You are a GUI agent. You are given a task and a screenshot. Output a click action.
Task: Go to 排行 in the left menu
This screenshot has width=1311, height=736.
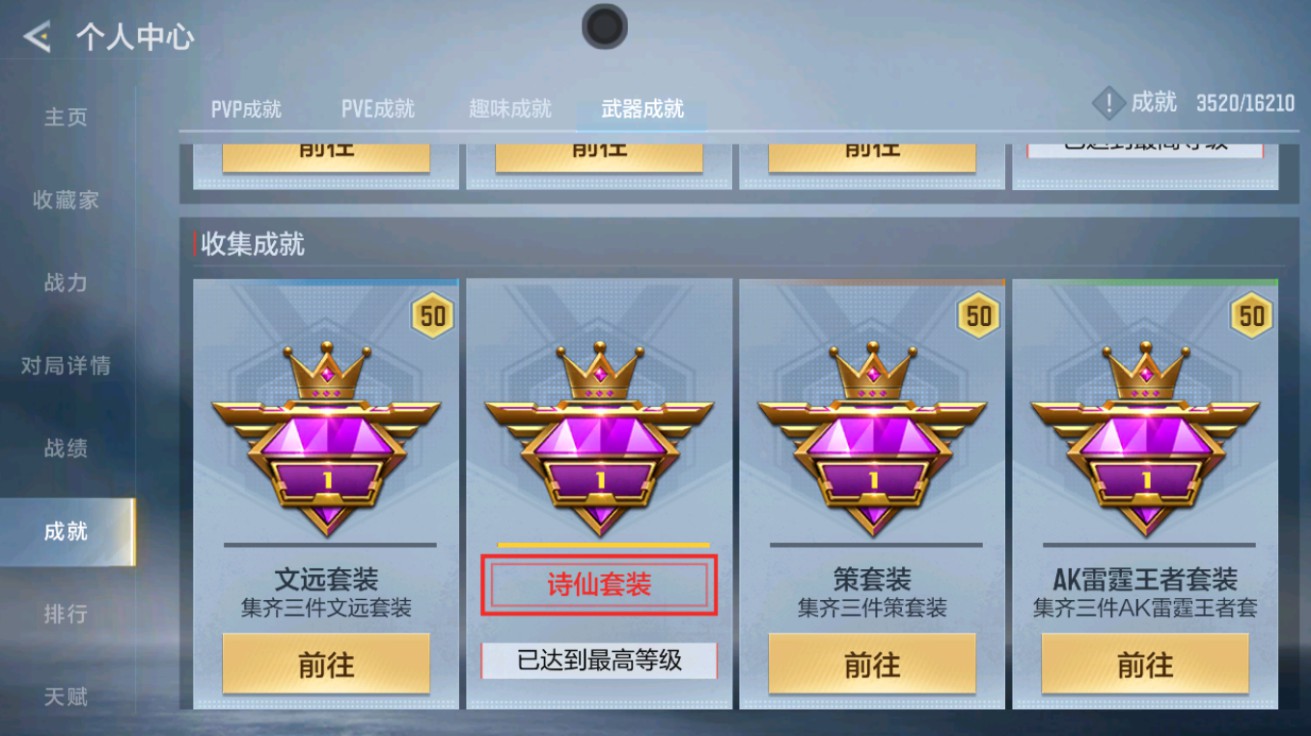pos(64,614)
